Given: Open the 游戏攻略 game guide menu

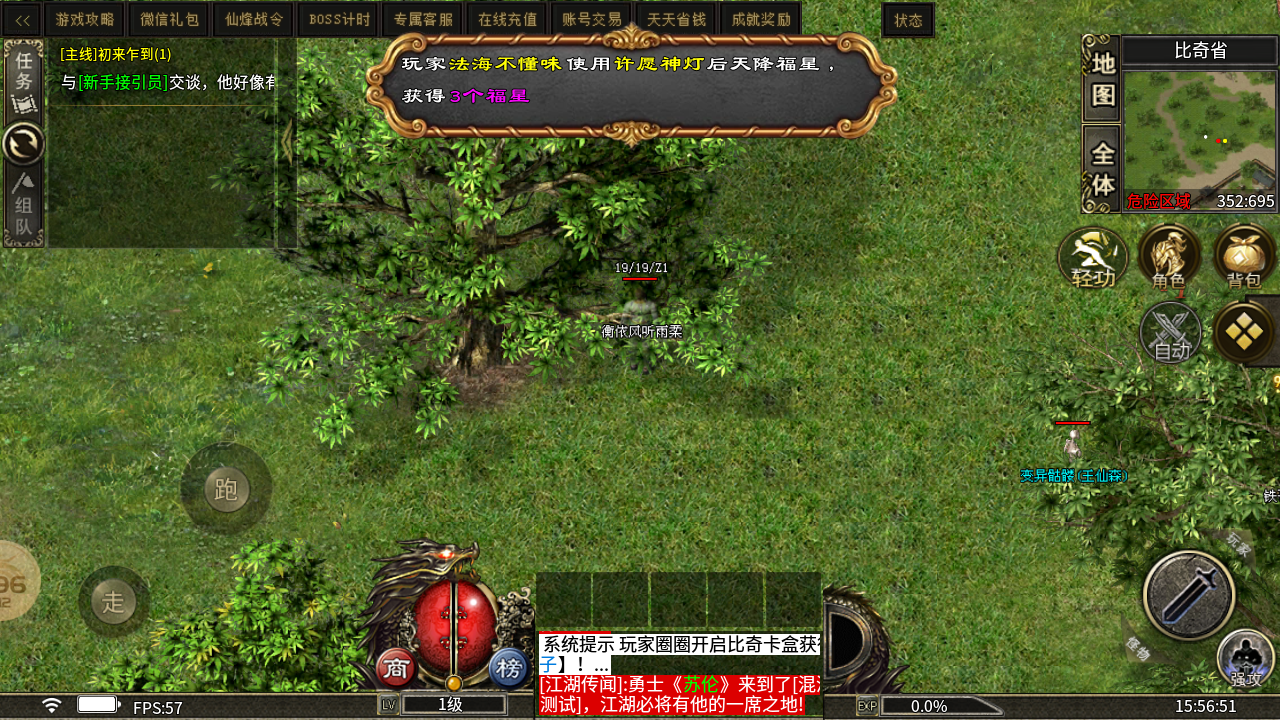Looking at the screenshot, I should 85,20.
